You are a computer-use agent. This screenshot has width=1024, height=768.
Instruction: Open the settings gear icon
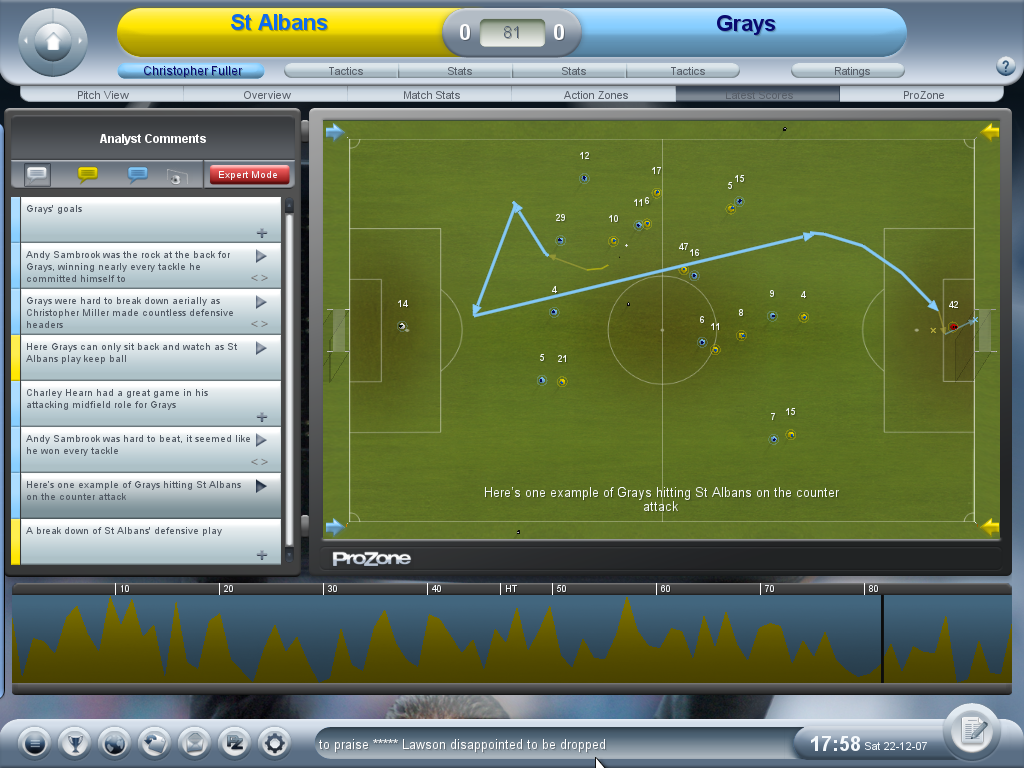click(274, 743)
